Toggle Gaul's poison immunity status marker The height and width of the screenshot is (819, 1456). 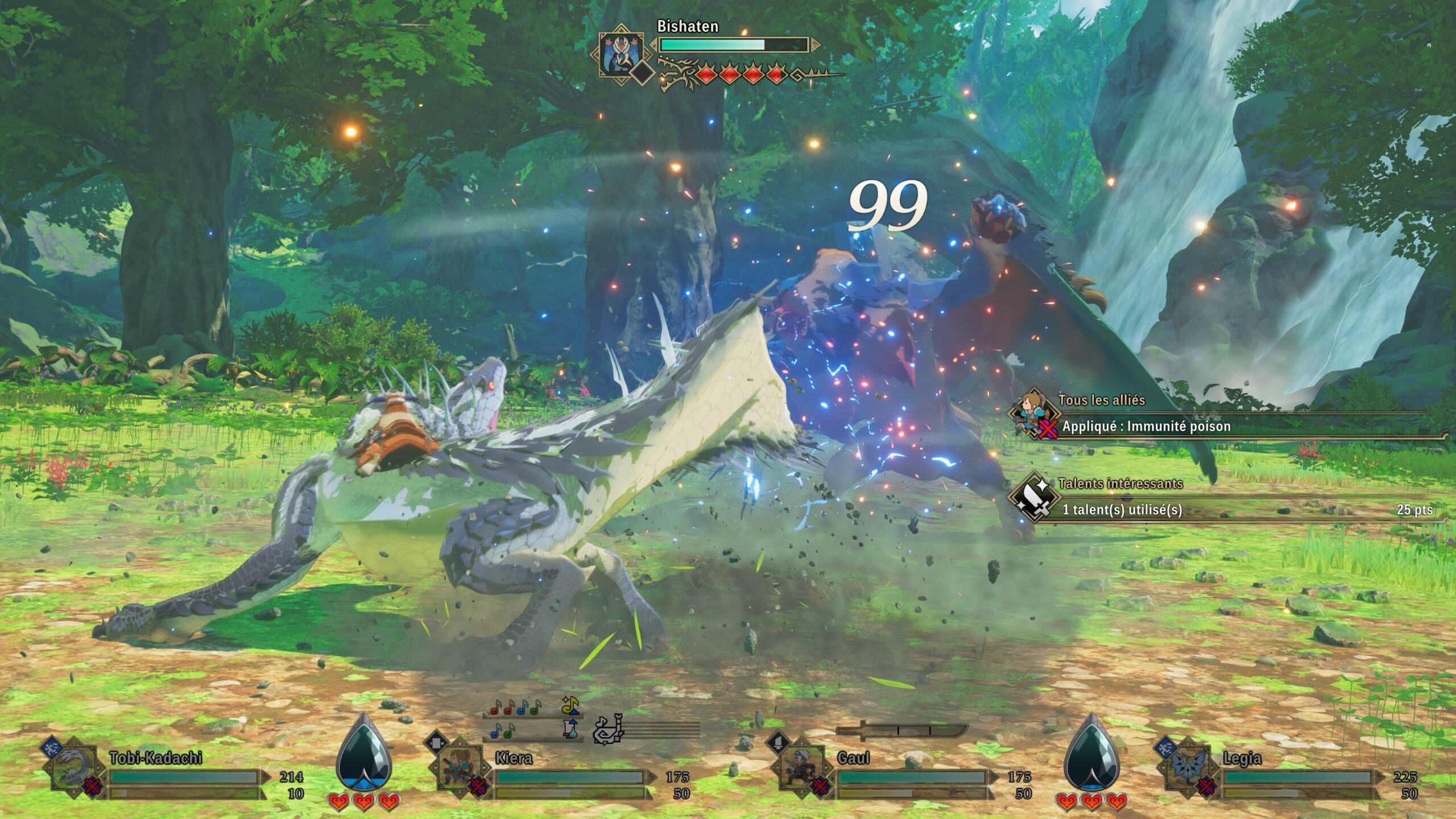click(820, 788)
